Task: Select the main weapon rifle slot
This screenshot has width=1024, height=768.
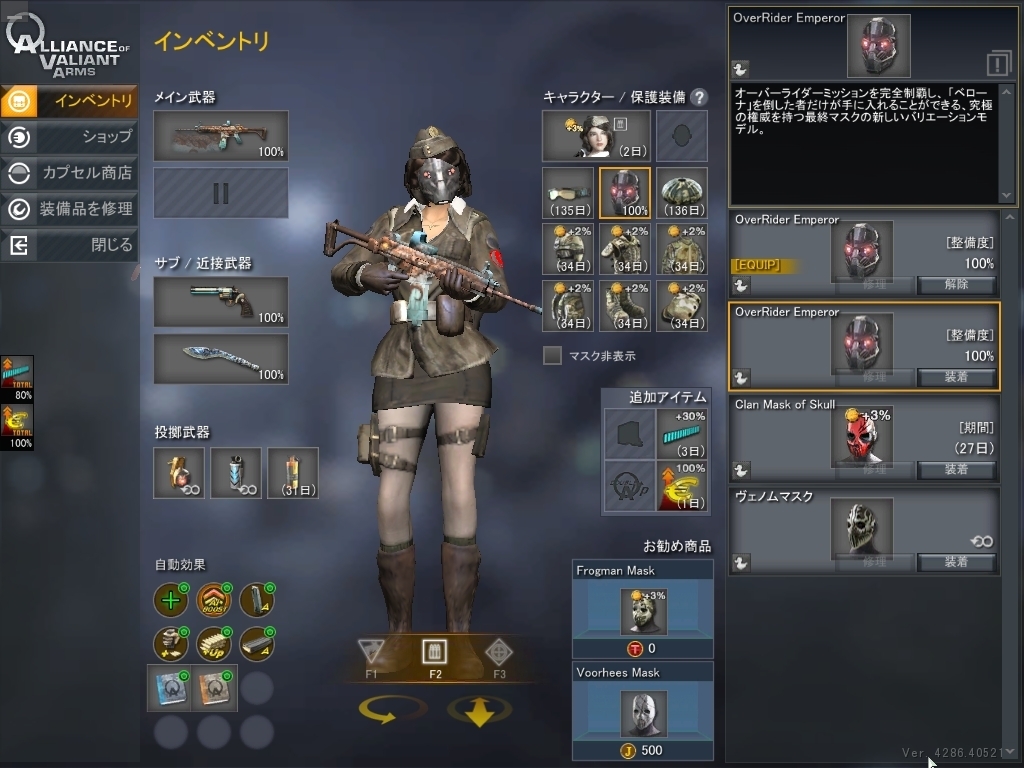Action: tap(221, 136)
